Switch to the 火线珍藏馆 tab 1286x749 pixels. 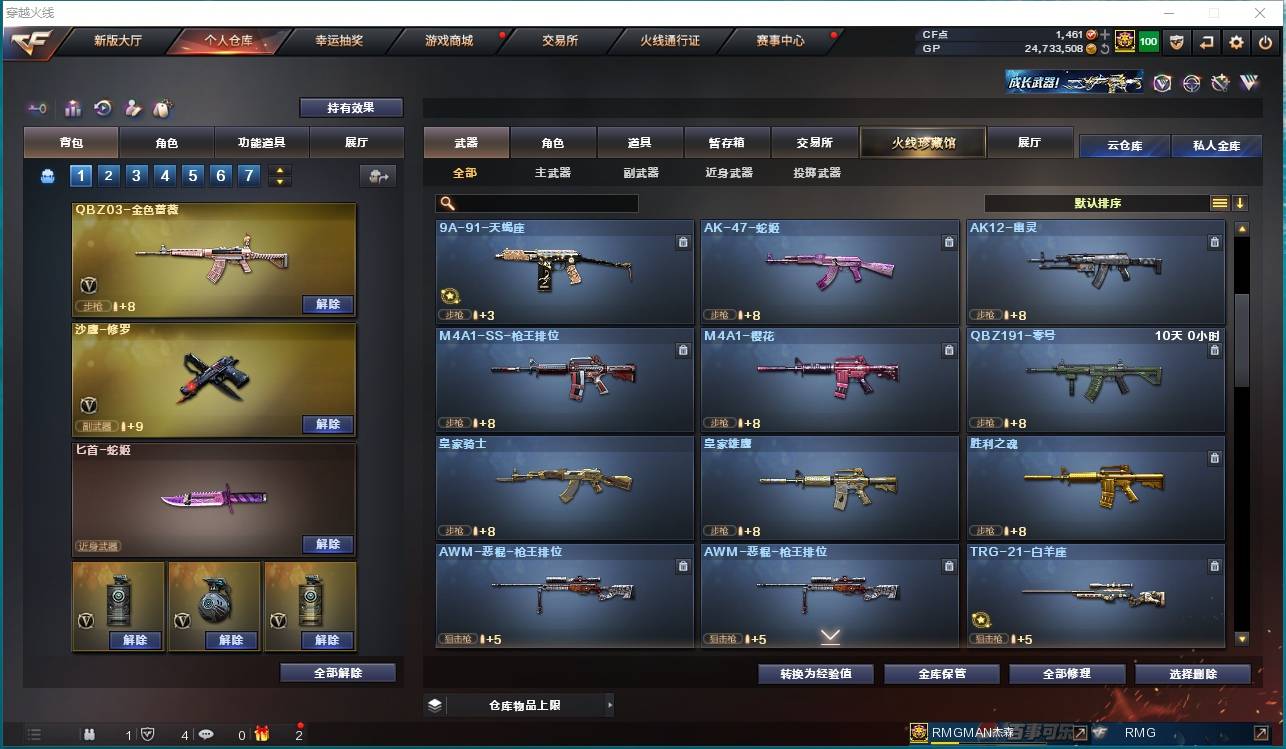tap(921, 141)
